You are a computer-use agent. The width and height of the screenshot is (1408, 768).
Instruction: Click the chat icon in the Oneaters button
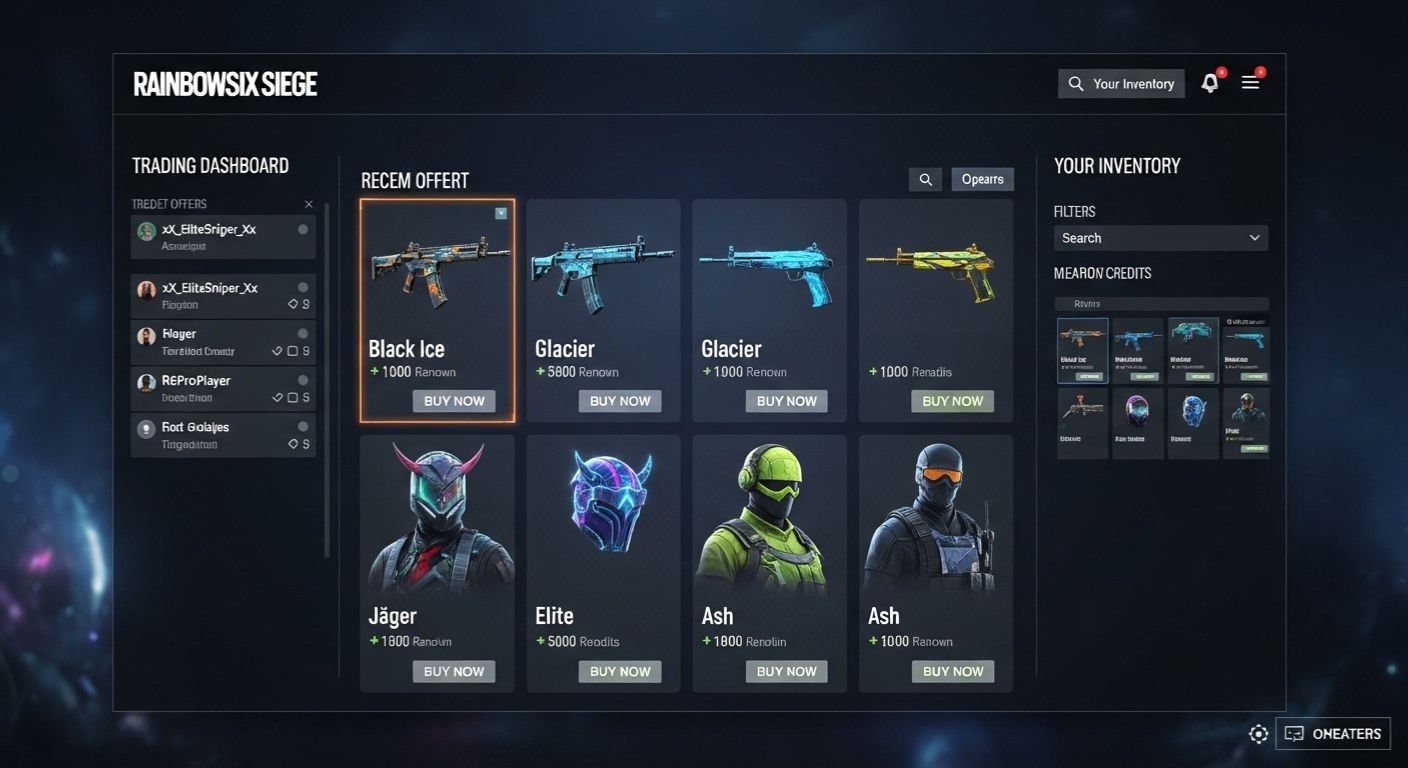1294,733
